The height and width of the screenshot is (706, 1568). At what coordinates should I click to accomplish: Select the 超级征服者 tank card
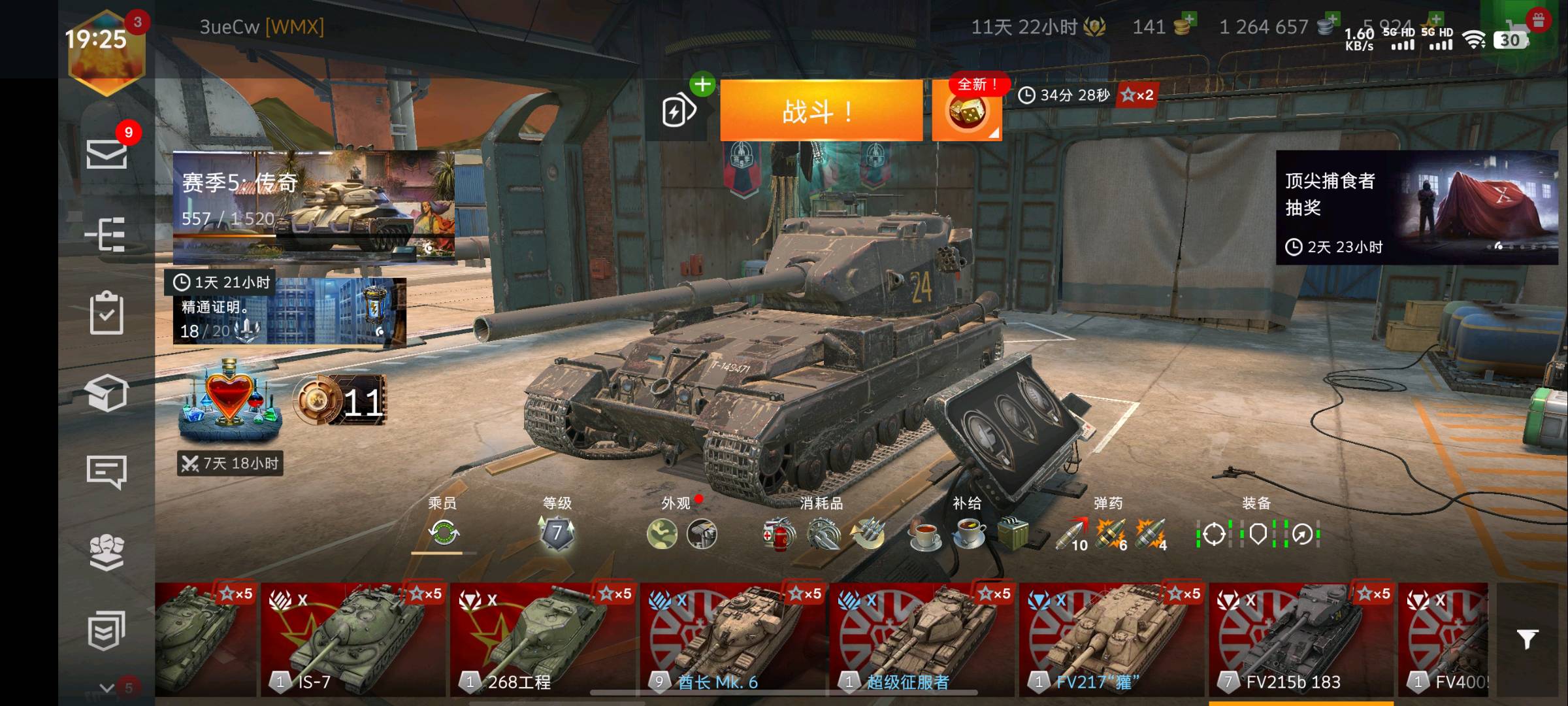(x=921, y=641)
